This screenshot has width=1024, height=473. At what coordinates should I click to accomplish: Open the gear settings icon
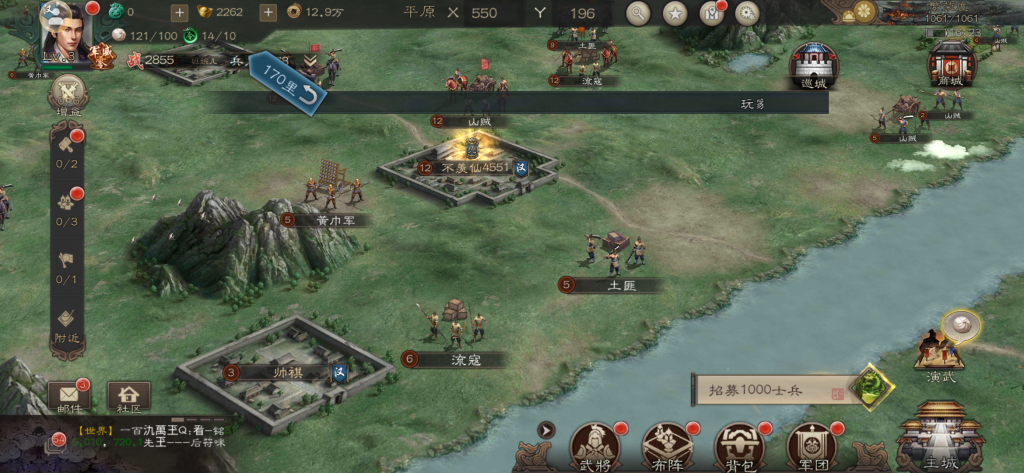[x=747, y=13]
